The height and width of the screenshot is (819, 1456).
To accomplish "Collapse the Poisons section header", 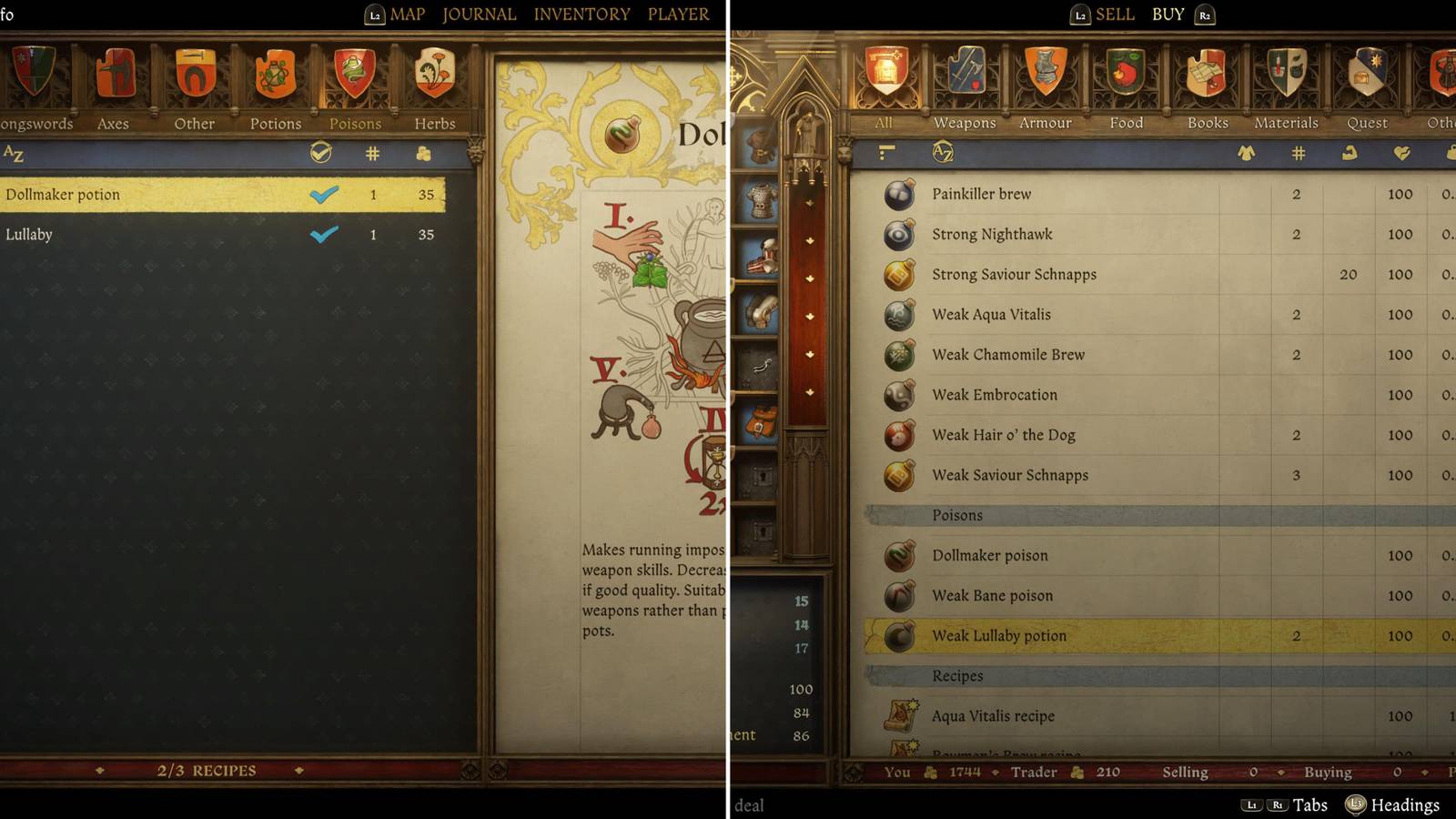I will click(957, 515).
